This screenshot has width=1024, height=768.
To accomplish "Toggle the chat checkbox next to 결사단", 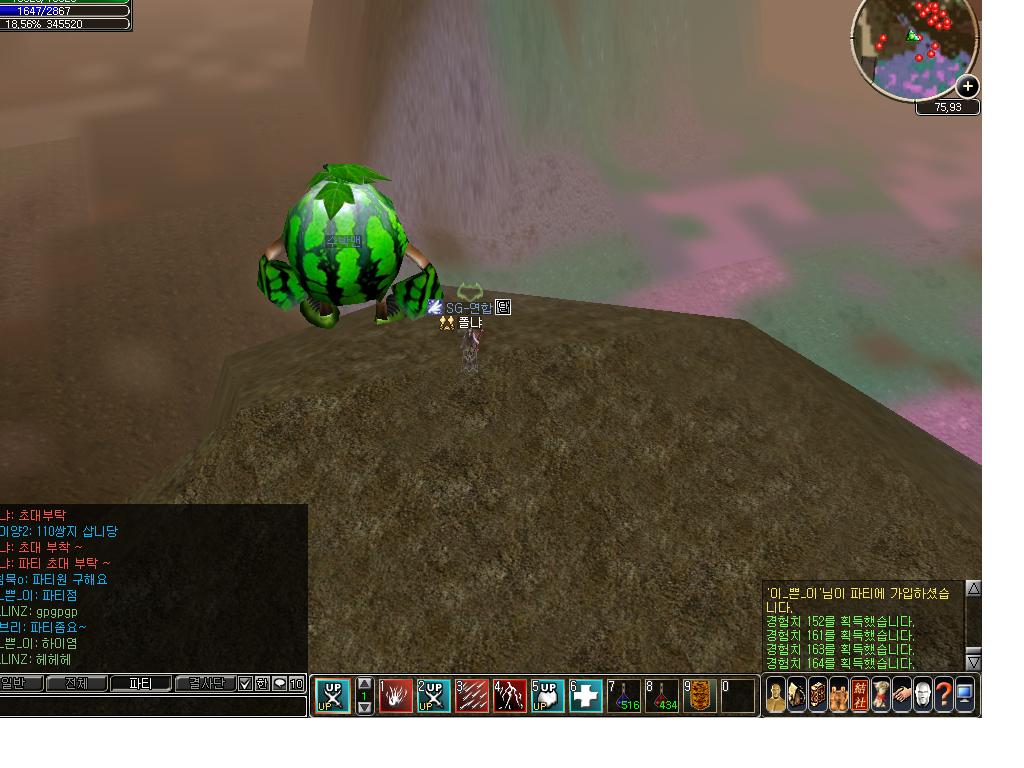I will (x=245, y=684).
